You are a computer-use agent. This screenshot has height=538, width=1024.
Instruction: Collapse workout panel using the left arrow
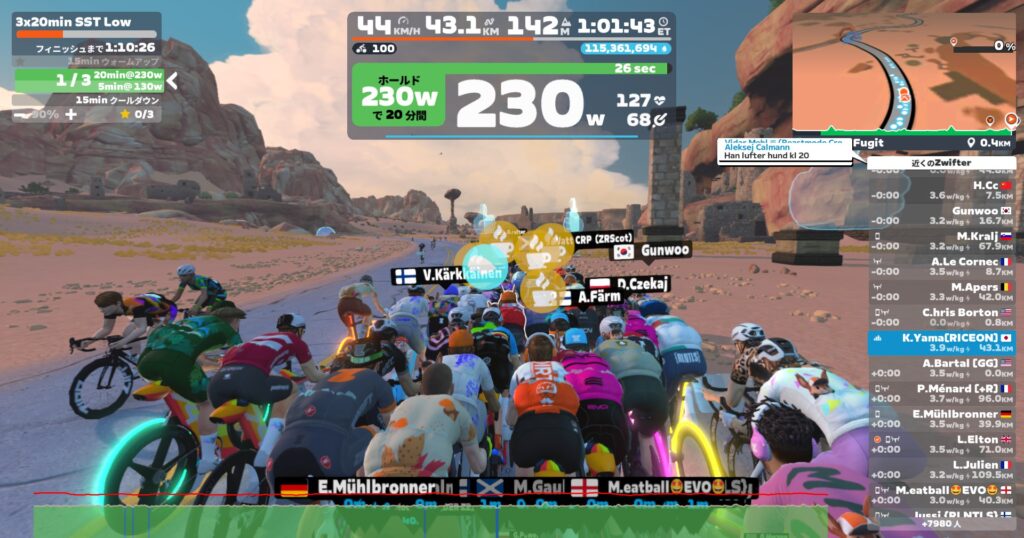[x=172, y=80]
